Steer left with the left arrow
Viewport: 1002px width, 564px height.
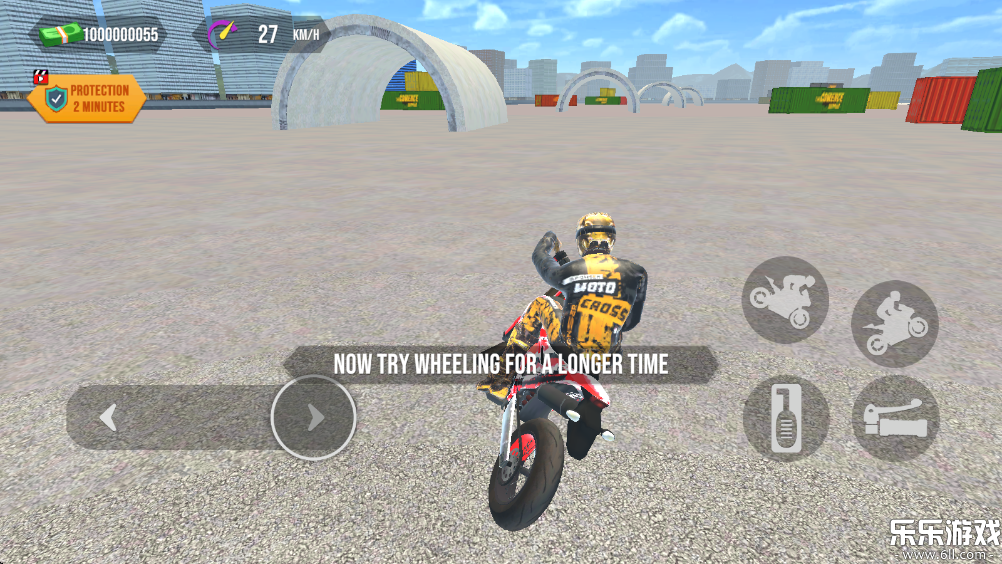109,418
